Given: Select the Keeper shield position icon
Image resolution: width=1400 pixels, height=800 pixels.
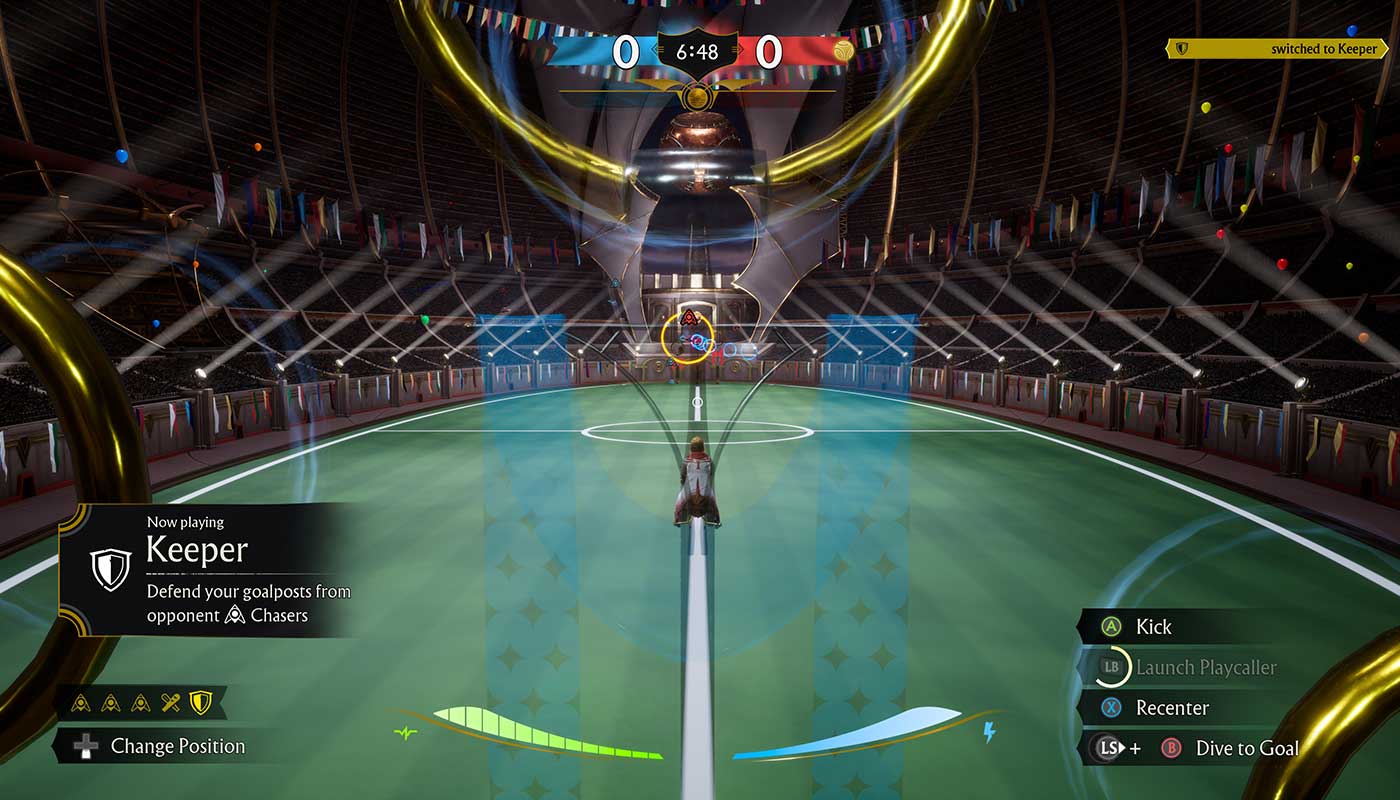Looking at the screenshot, I should (201, 703).
